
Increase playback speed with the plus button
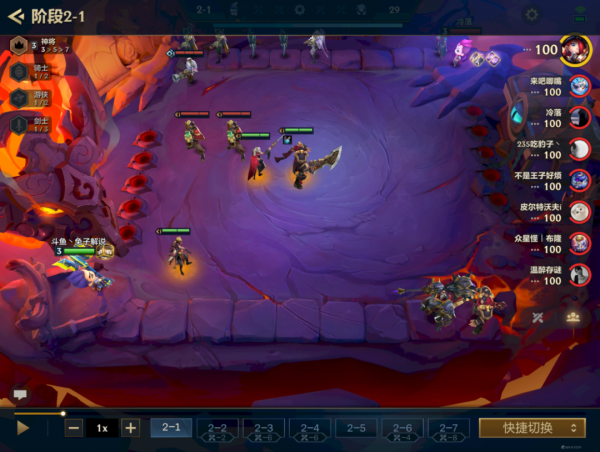[x=130, y=428]
